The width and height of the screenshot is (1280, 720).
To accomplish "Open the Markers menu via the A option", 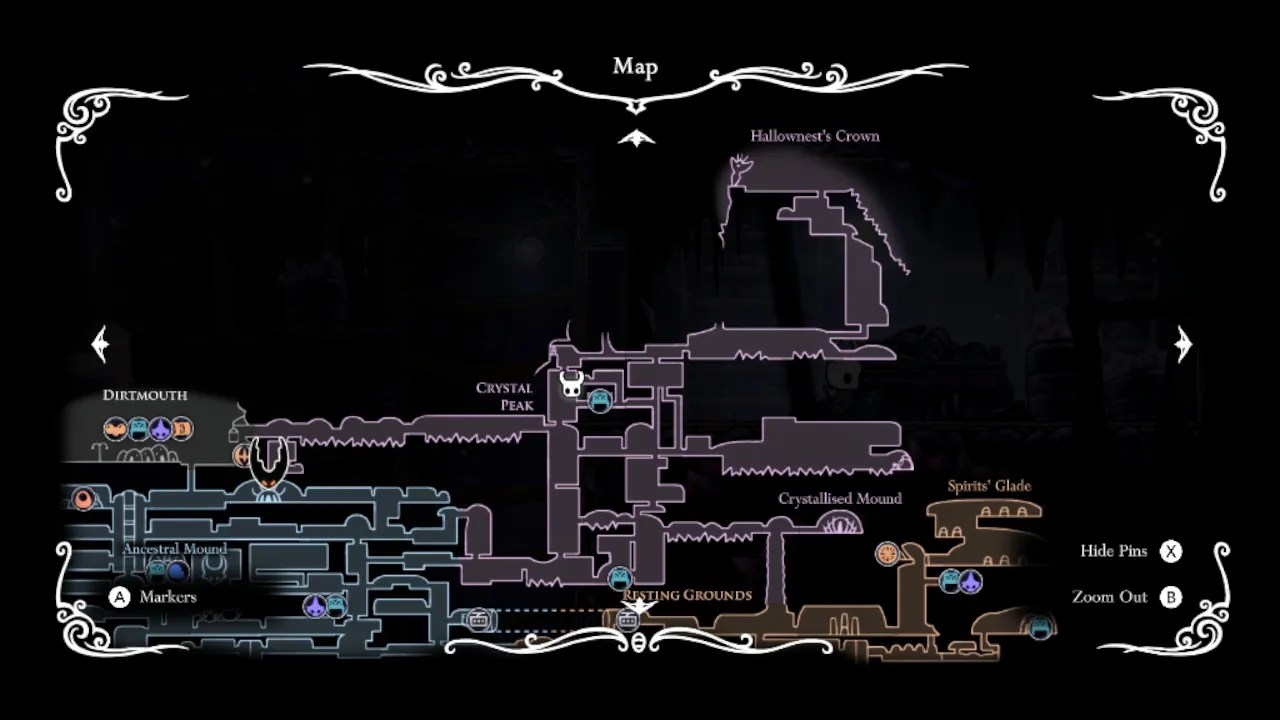I will pos(119,597).
